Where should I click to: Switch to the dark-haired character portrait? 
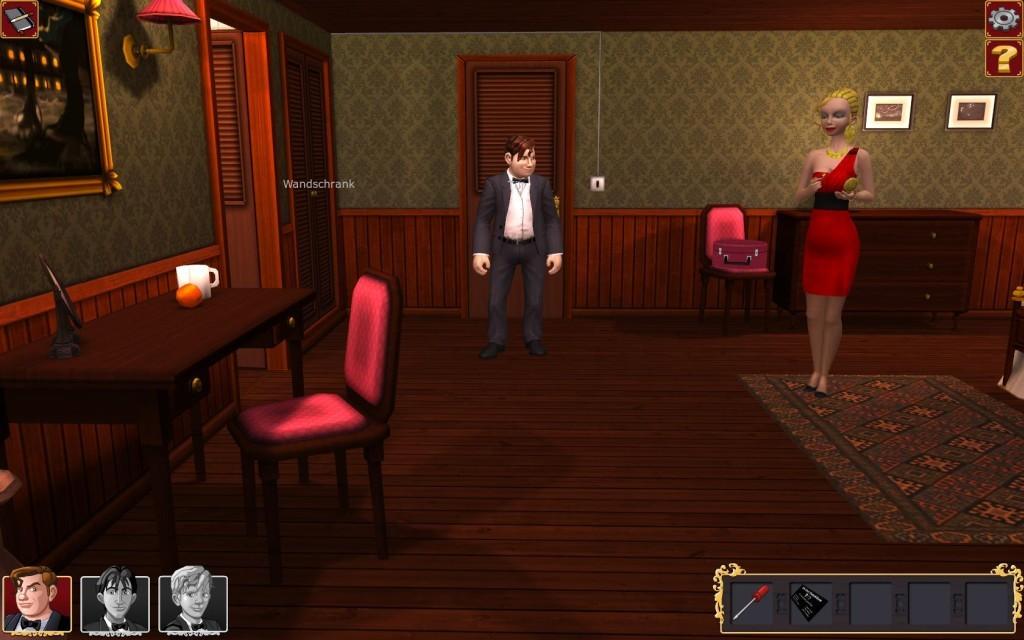tap(115, 603)
